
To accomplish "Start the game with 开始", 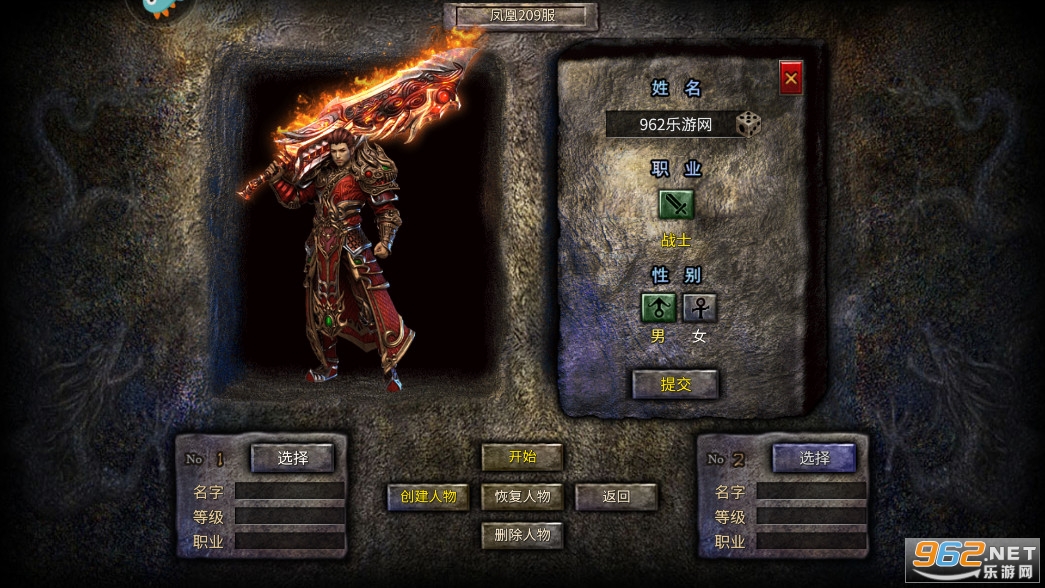I will (522, 457).
